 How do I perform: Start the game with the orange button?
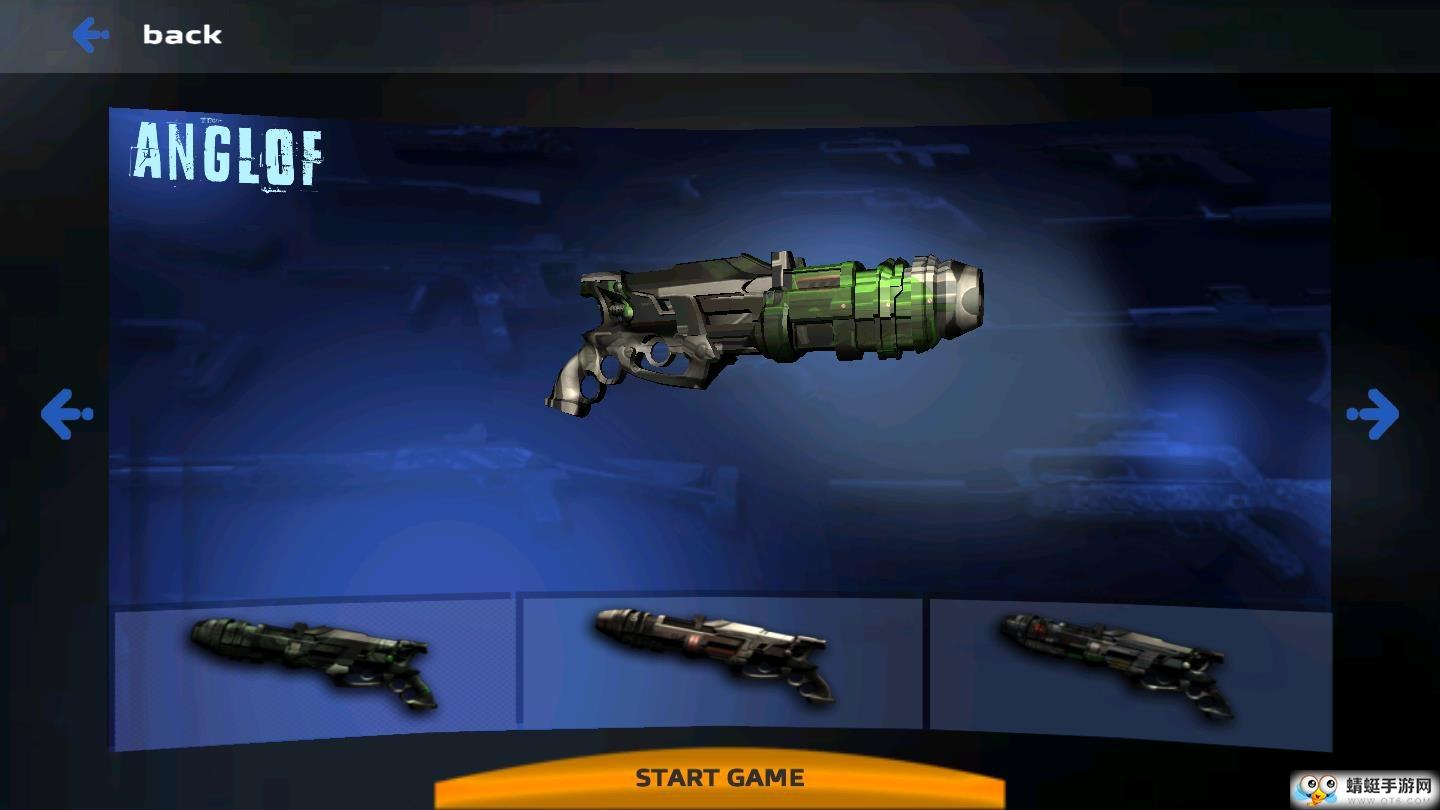(x=719, y=778)
